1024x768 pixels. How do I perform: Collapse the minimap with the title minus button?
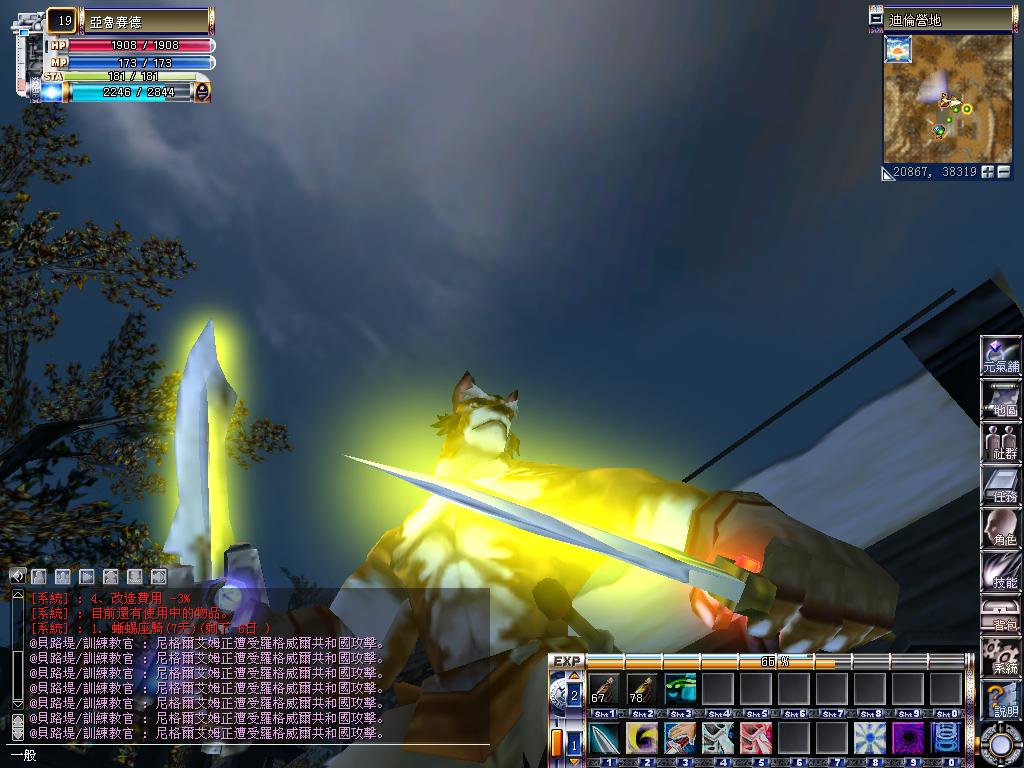click(x=877, y=19)
